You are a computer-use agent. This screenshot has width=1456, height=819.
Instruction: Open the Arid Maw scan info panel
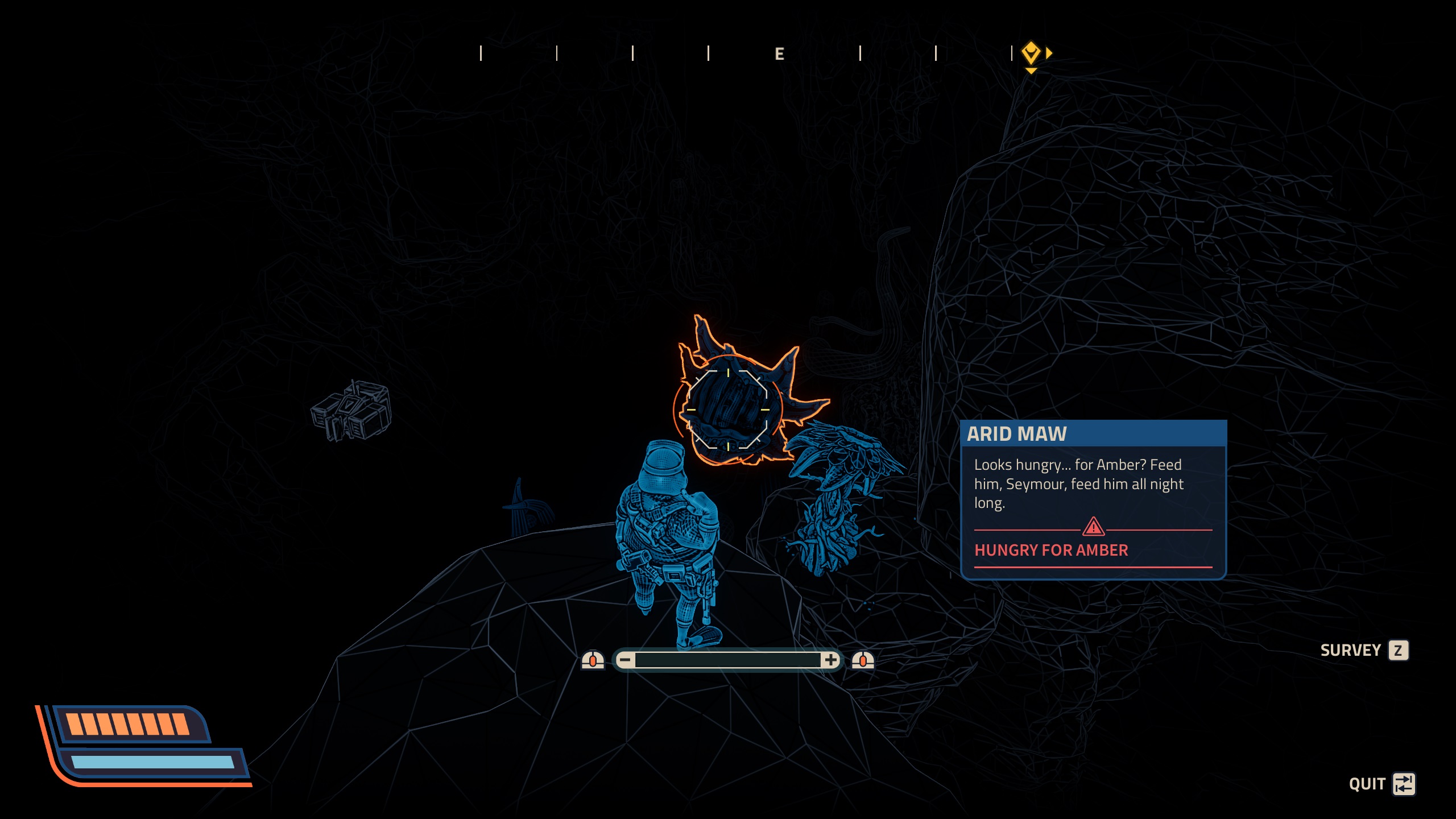(x=1093, y=499)
